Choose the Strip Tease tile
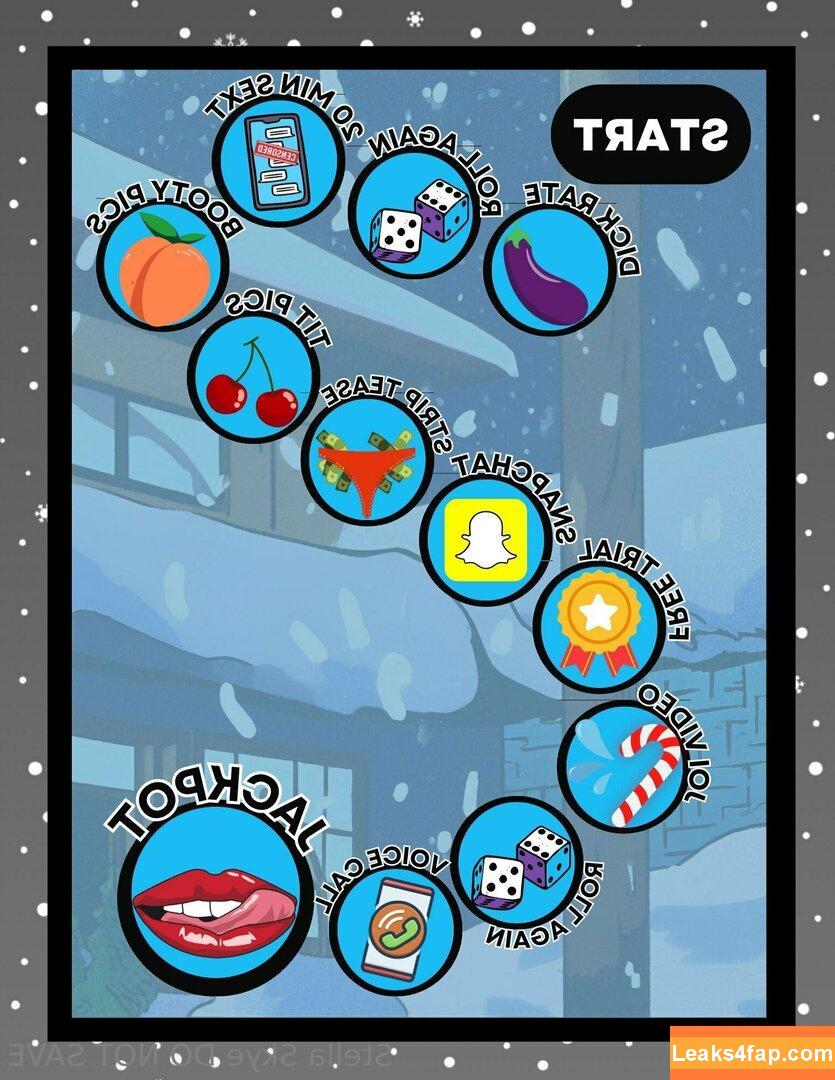The height and width of the screenshot is (1080, 835). coord(366,466)
